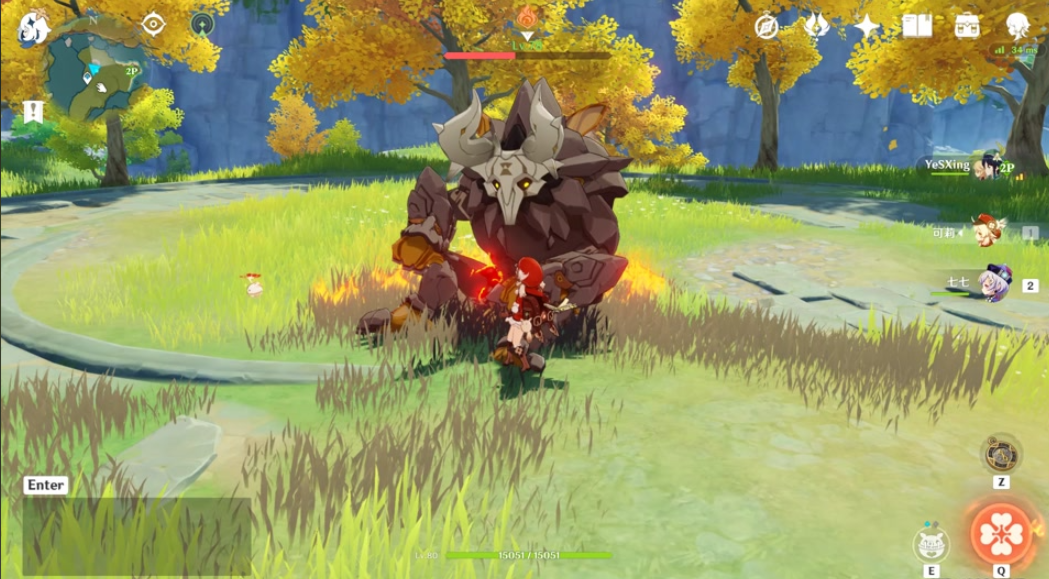Unleash the red clover elemental burst
This screenshot has height=579, width=1049.
pyautogui.click(x=1000, y=532)
